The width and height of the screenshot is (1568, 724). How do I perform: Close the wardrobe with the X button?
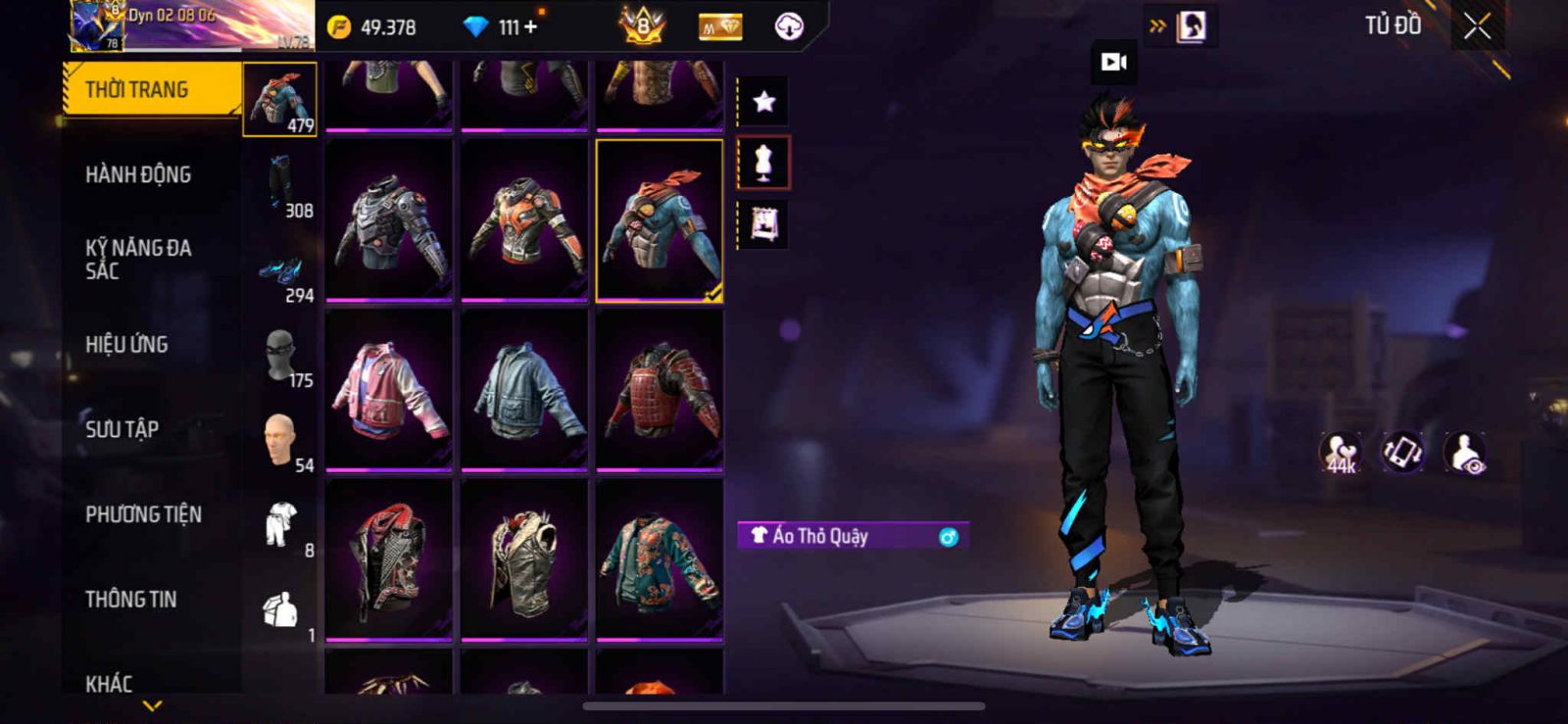pos(1477,27)
